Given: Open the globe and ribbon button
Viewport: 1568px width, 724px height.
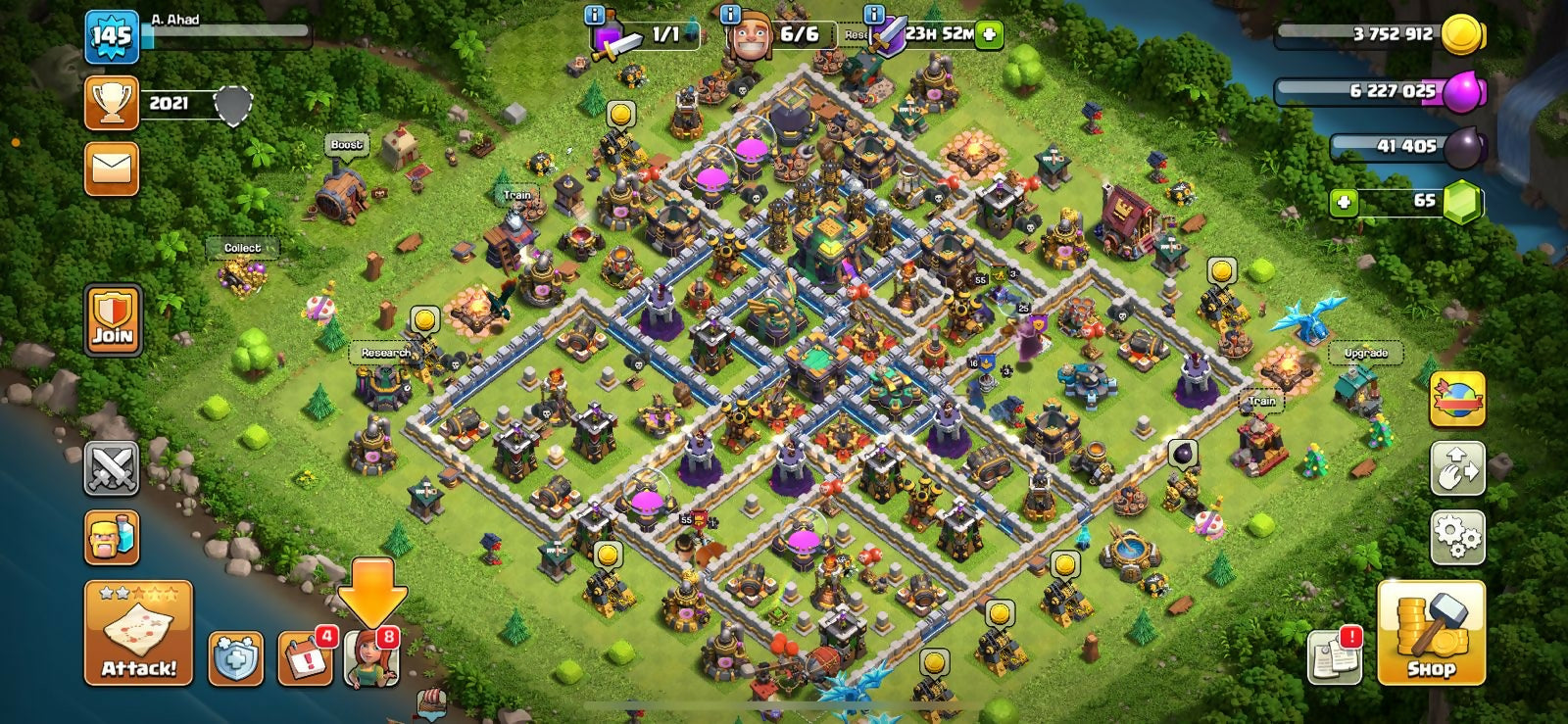Looking at the screenshot, I should tap(1457, 400).
